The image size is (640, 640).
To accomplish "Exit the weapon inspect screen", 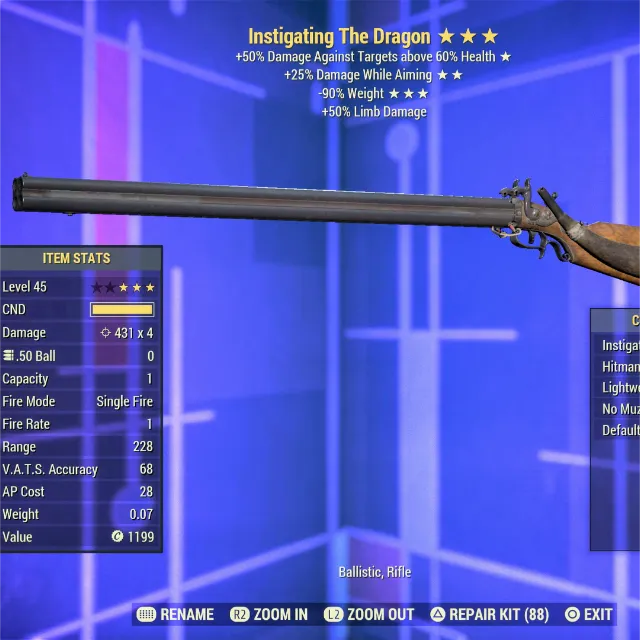I will (589, 614).
